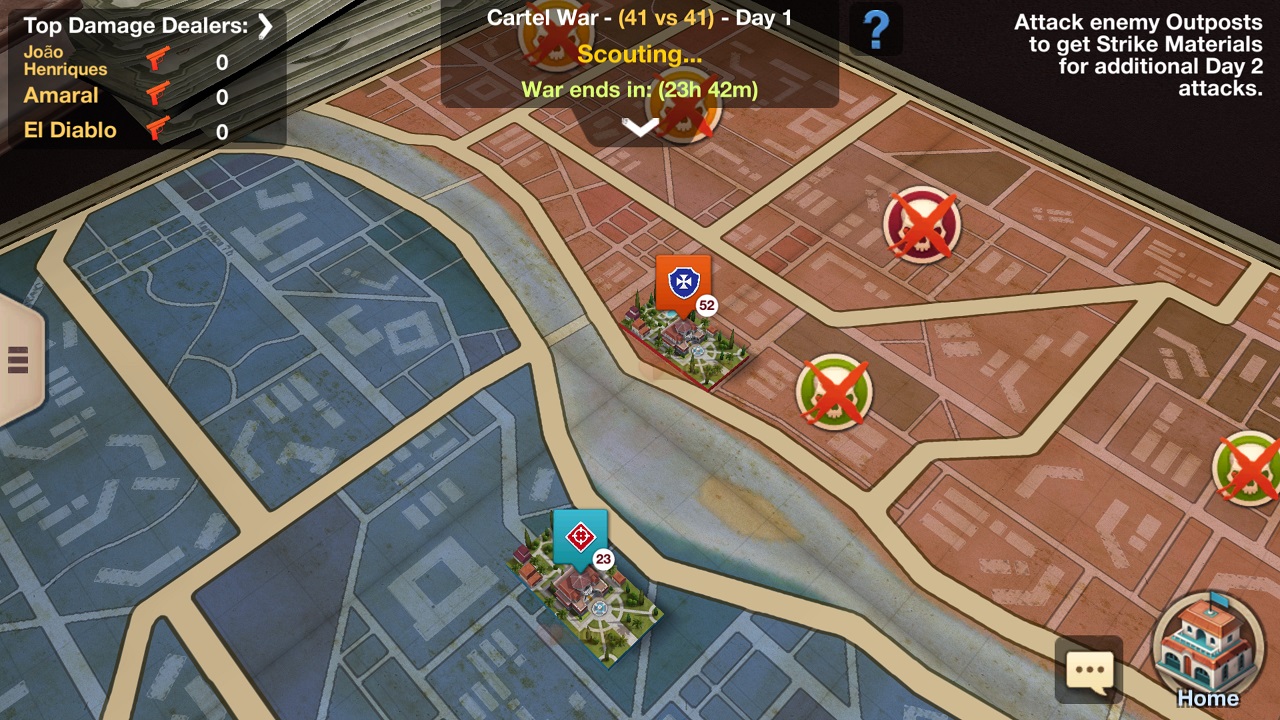Open the blue question mark help
1280x720 pixels.
tap(875, 31)
